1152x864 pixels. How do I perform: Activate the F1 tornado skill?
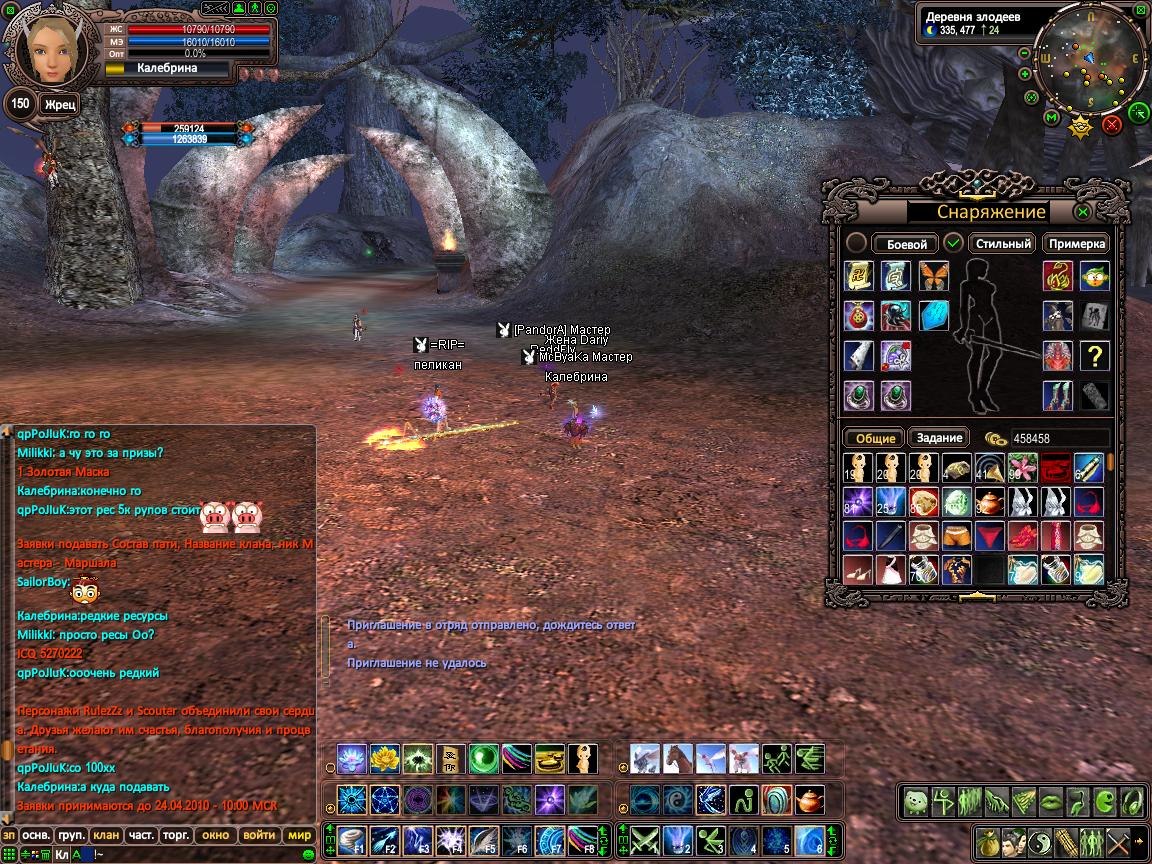tap(352, 840)
